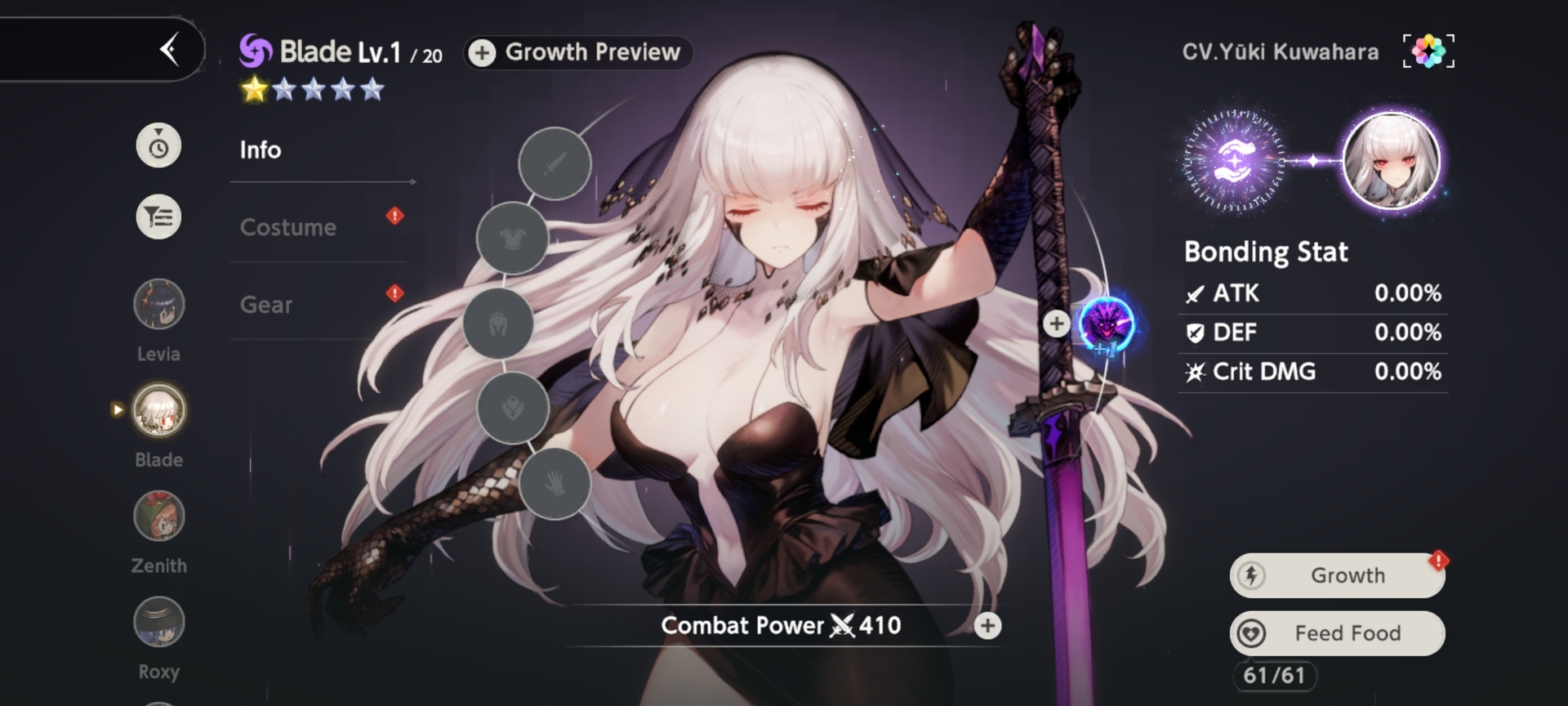Image resolution: width=1568 pixels, height=706 pixels.
Task: Tap the Feed Food button
Action: (x=1337, y=633)
